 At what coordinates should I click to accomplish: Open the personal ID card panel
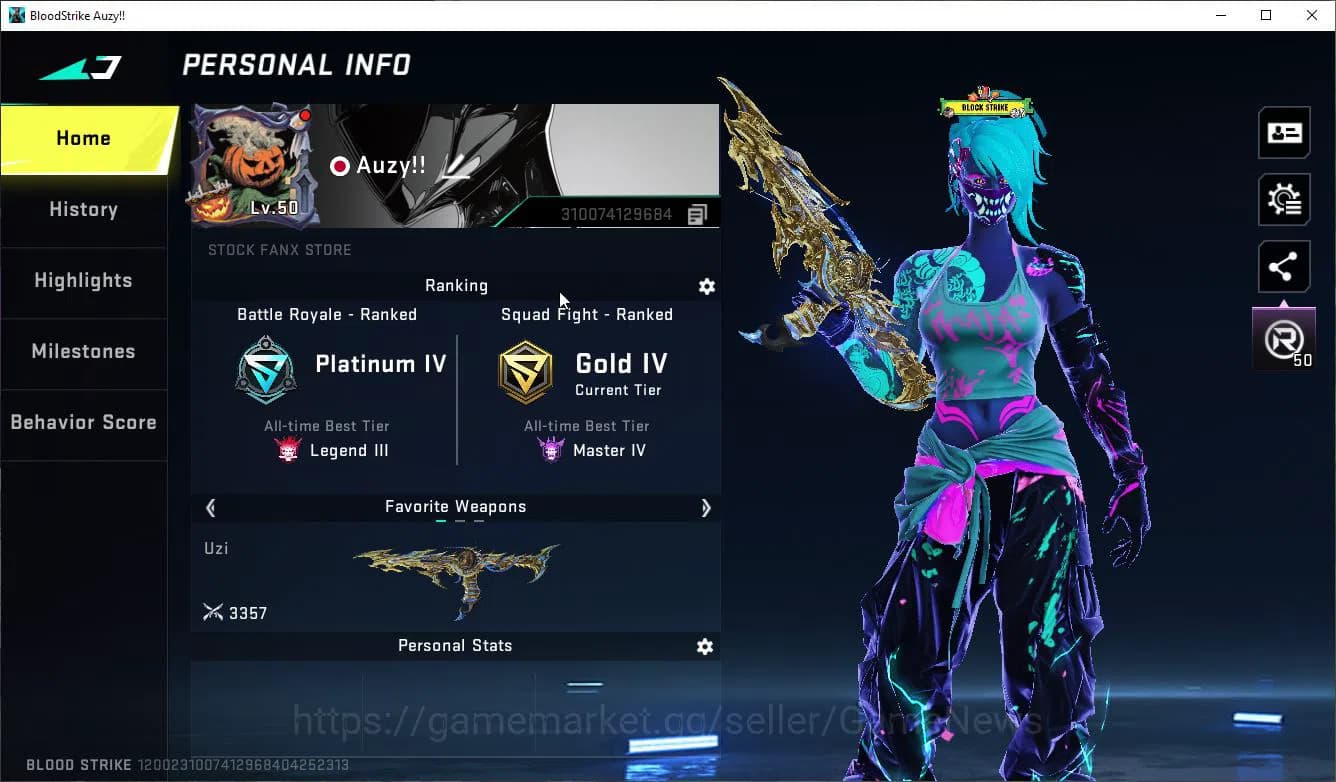(1284, 132)
